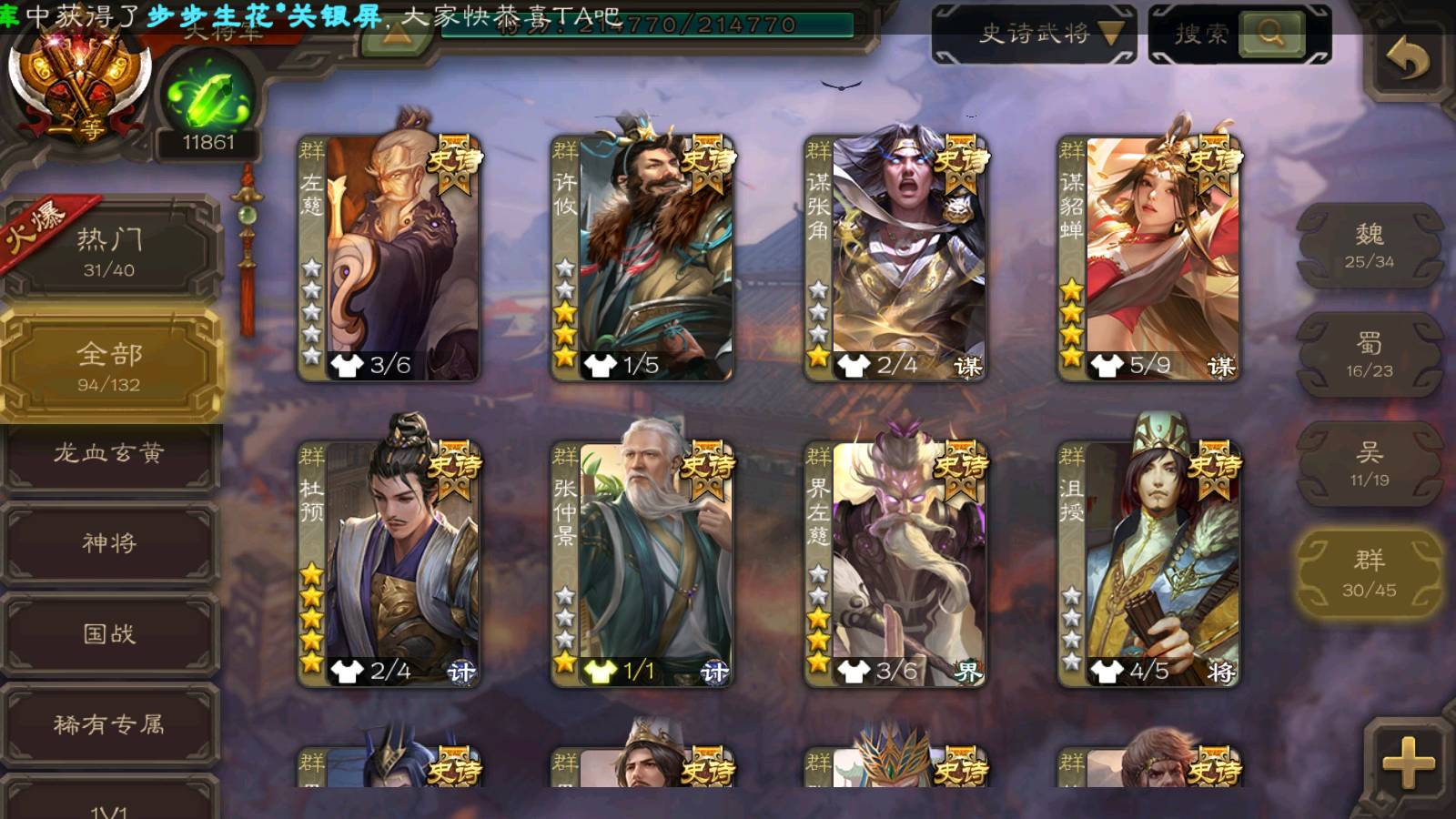Switch to the 热门 category tab
1456x819 pixels.
[x=109, y=250]
